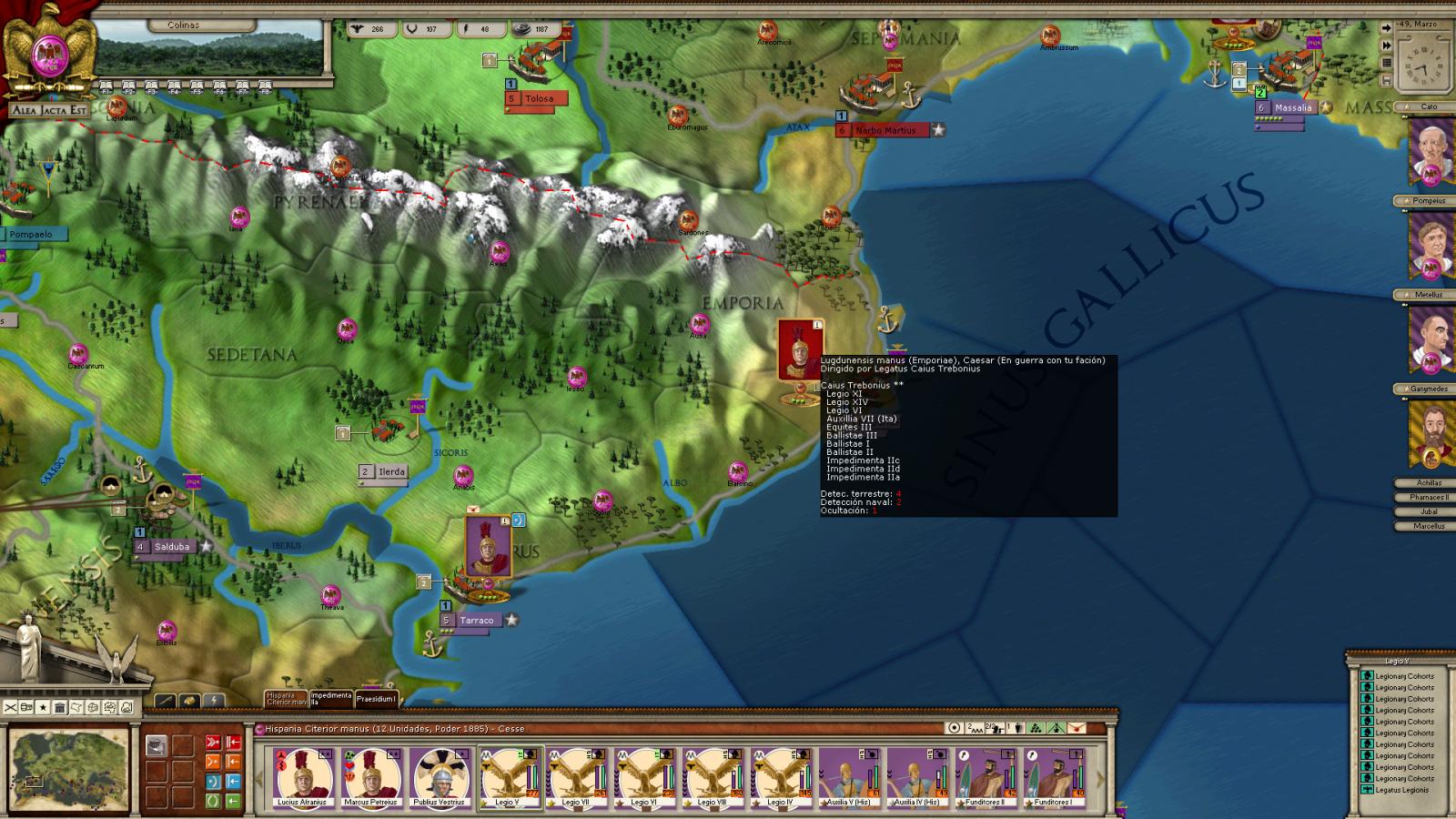Open the Ganymedes leader portrait
1456x819 pixels.
1430,433
